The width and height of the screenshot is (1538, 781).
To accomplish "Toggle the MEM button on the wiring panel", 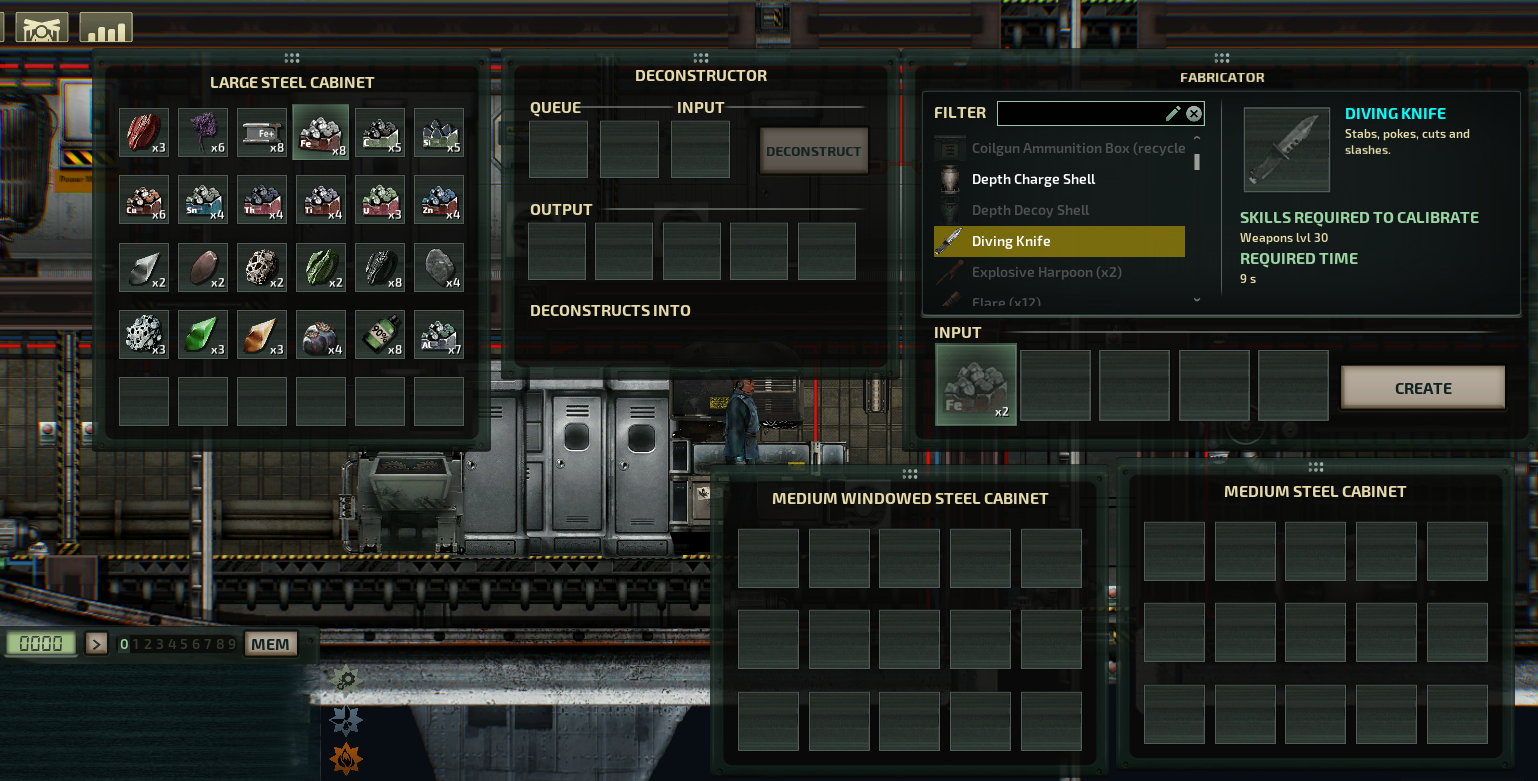I will [270, 643].
